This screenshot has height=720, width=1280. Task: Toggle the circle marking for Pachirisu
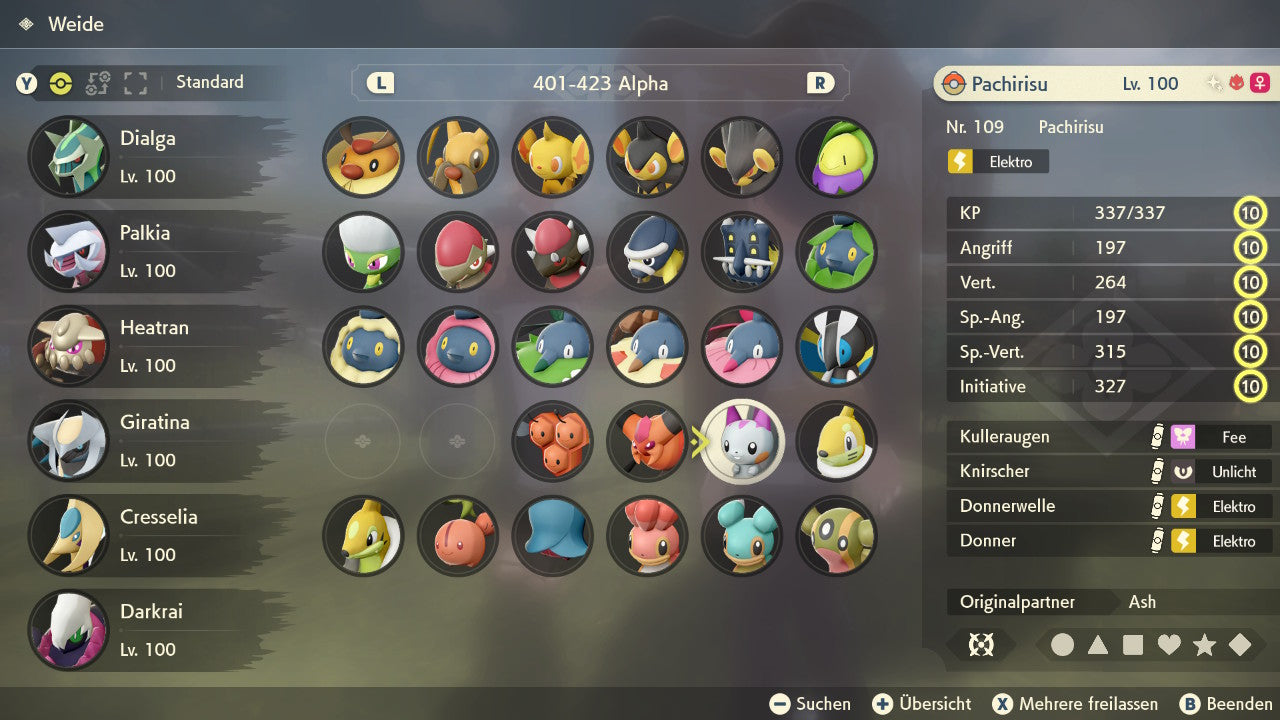click(x=1063, y=645)
